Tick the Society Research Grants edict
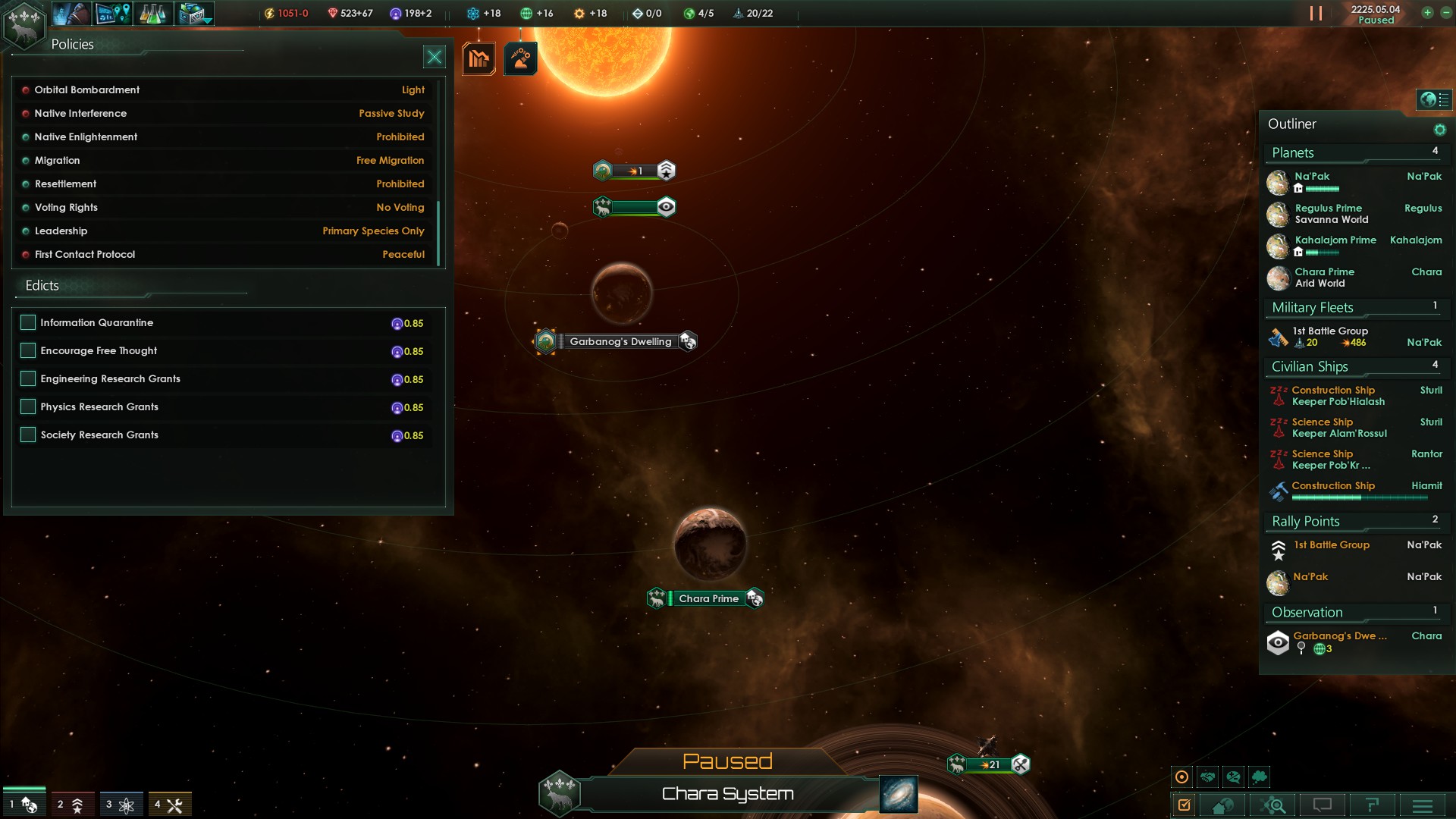The width and height of the screenshot is (1456, 819). point(28,435)
